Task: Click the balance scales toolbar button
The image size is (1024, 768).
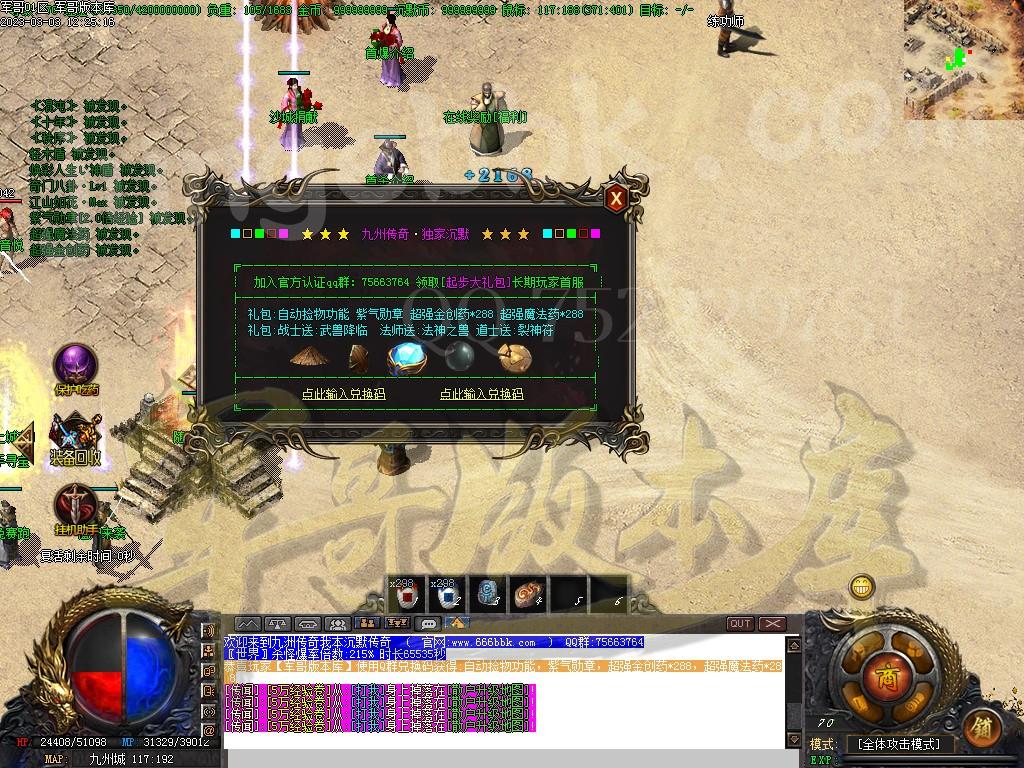Action: [x=277, y=624]
